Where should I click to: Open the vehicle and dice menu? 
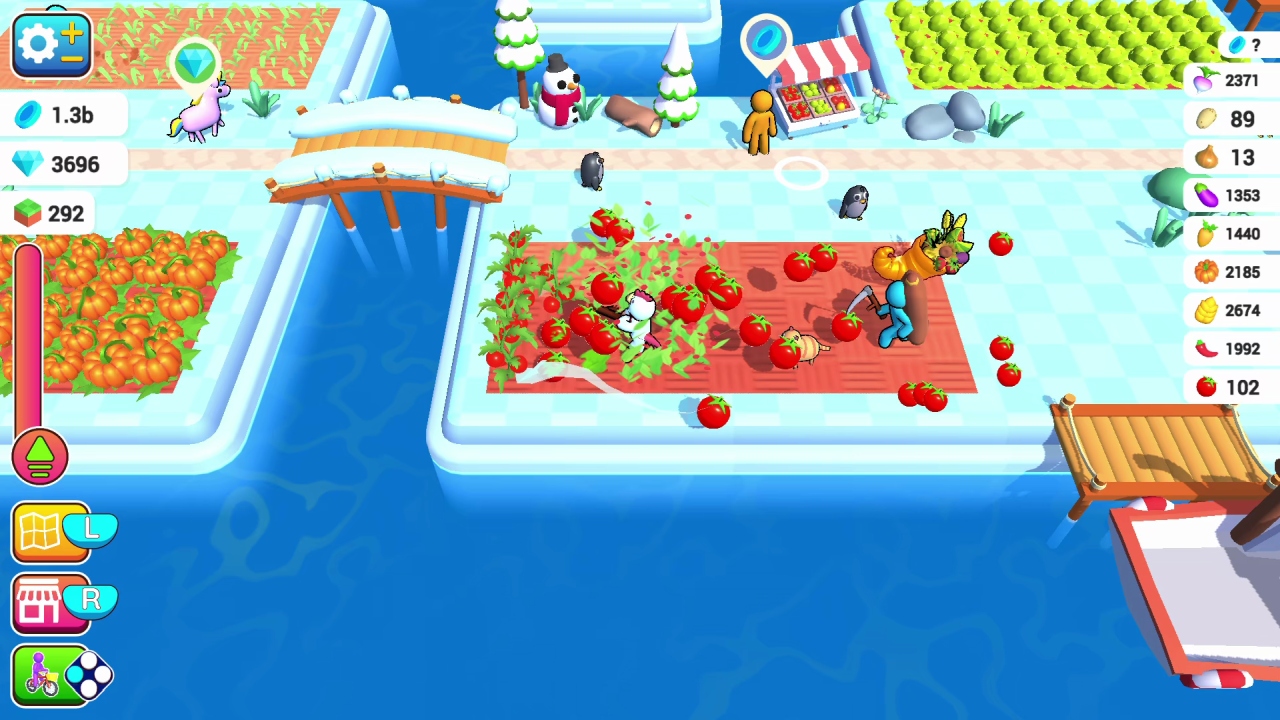point(50,674)
